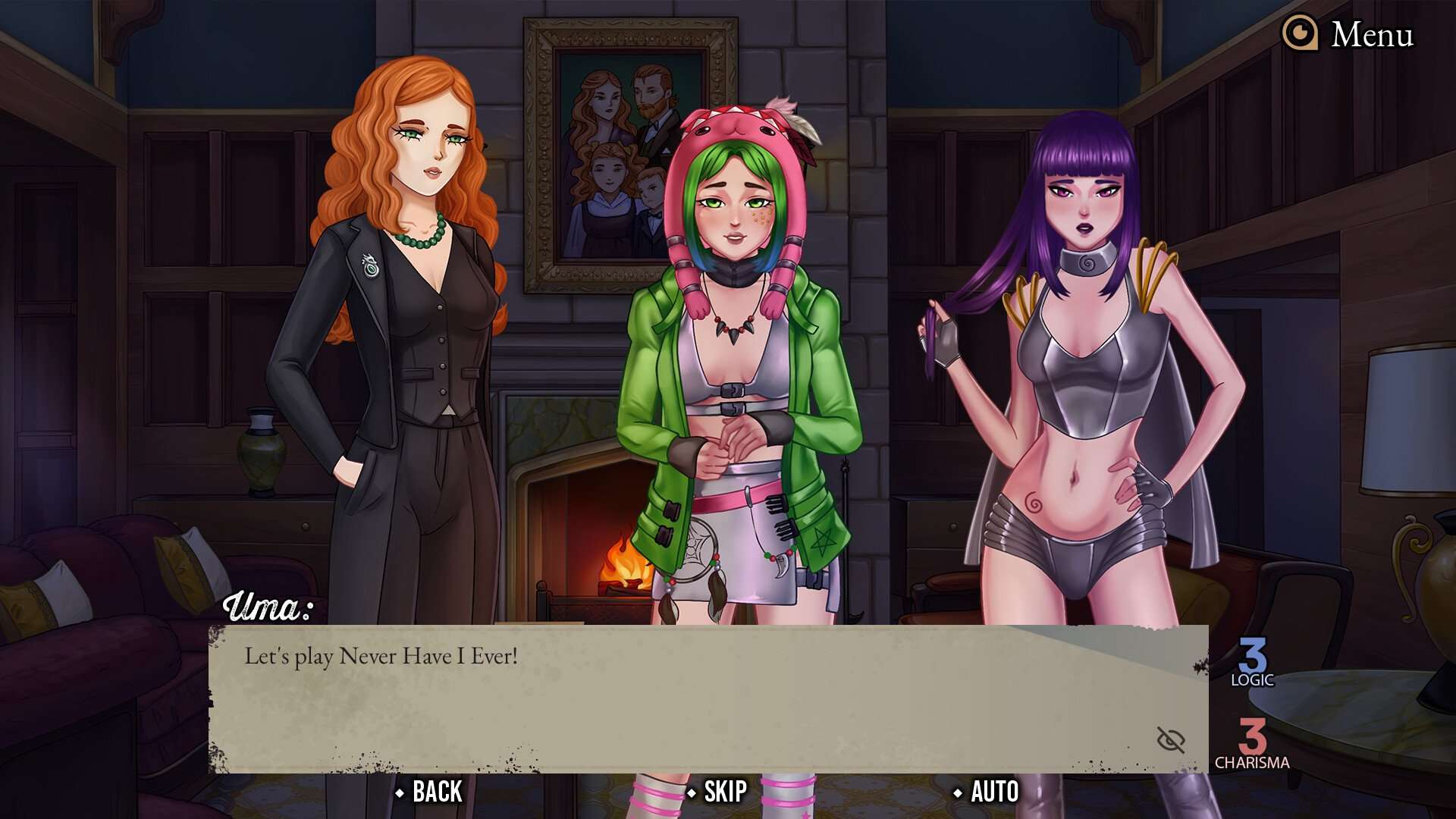Click the diamond icon next to SKIP

[691, 792]
